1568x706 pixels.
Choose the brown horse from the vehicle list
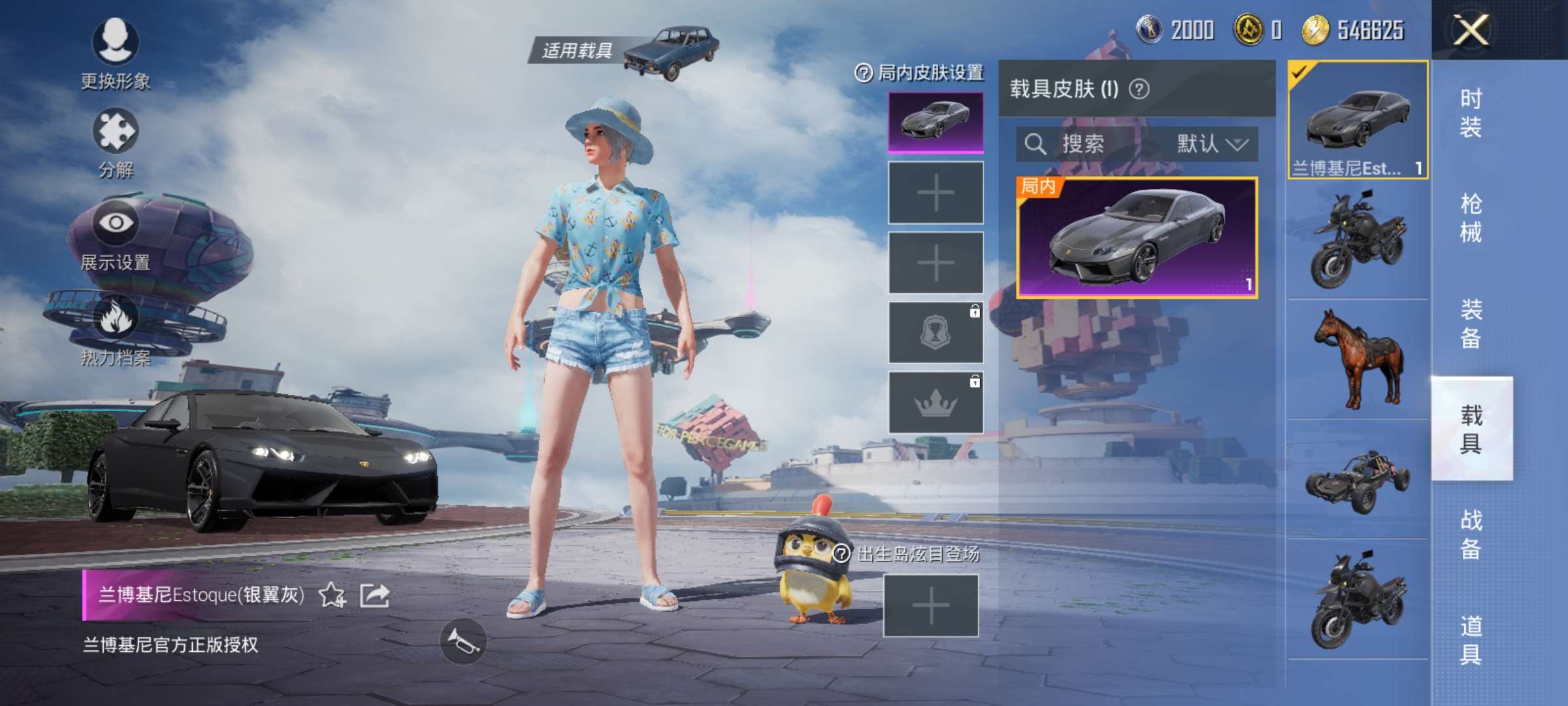[1358, 359]
